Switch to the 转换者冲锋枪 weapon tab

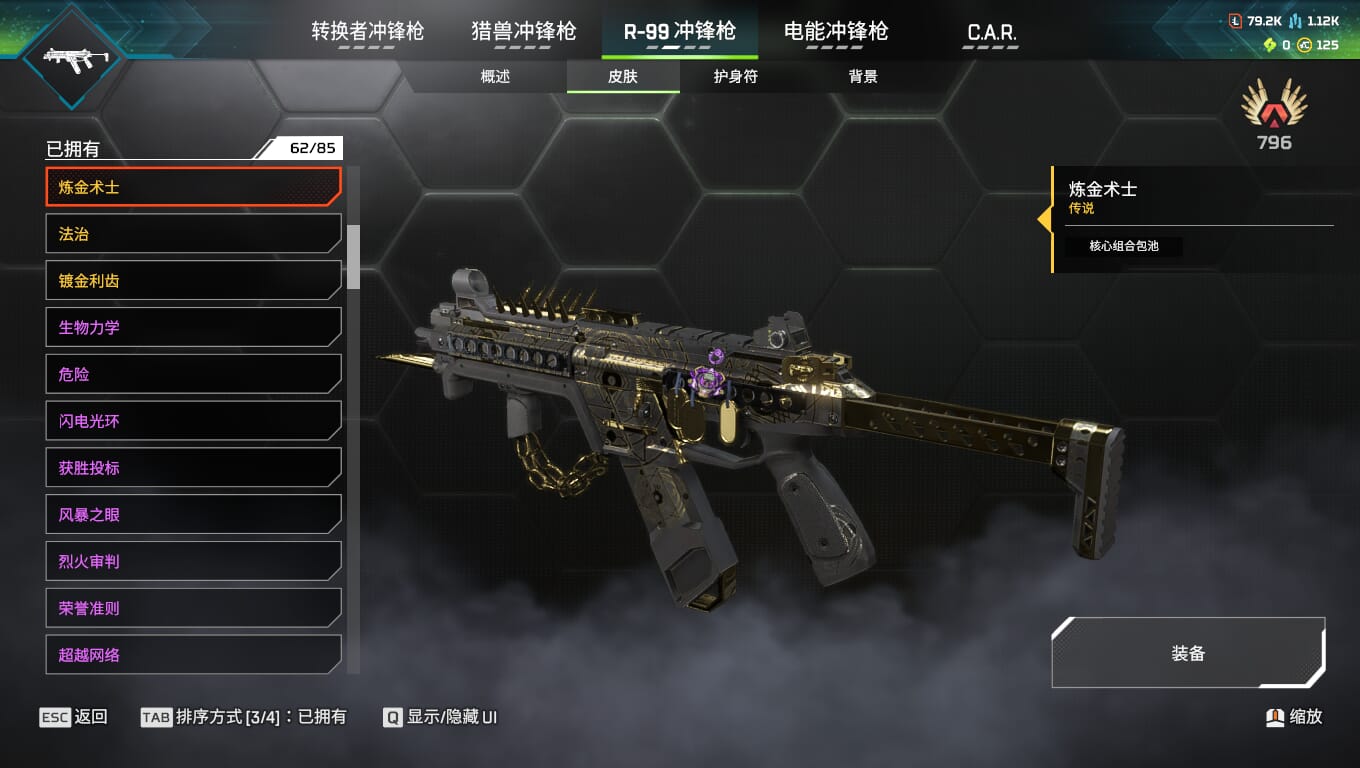(367, 32)
